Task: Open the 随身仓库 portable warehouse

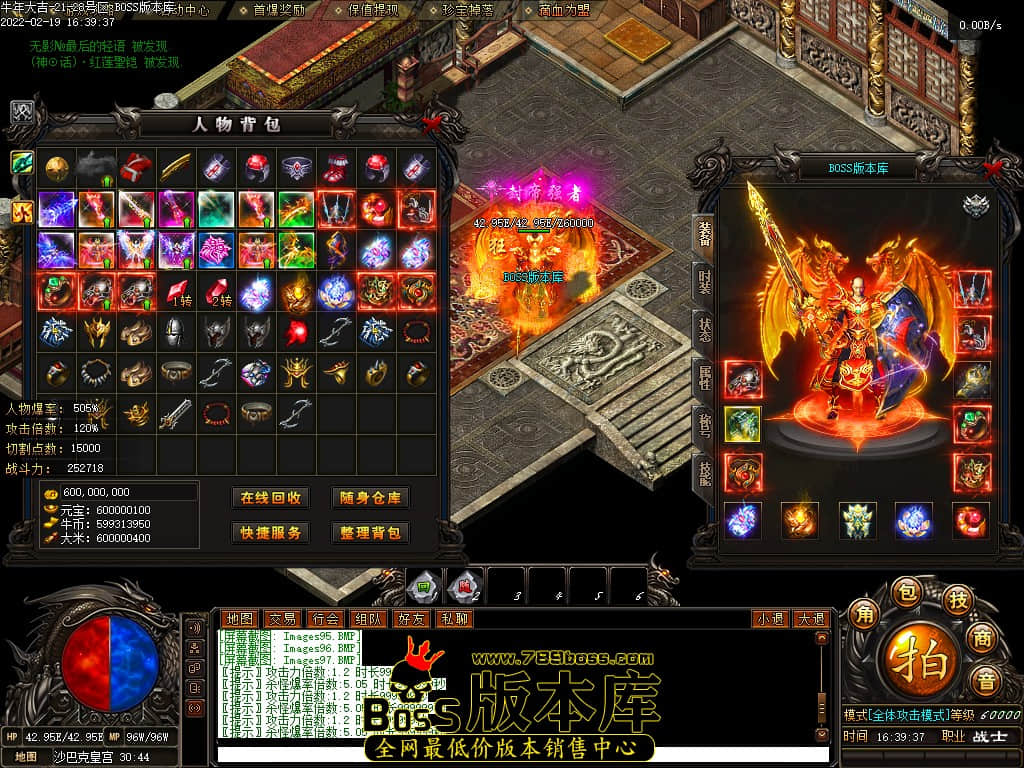Action: click(370, 498)
